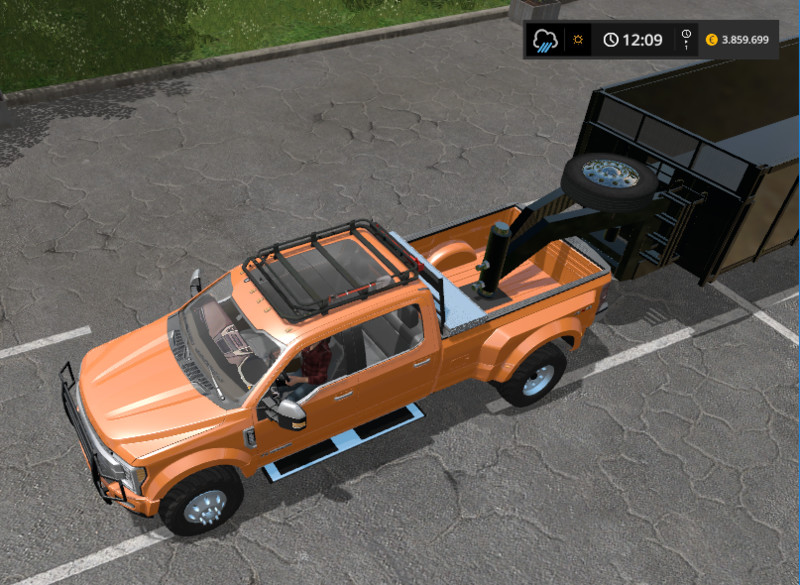
Task: Click the time scale speed icon
Action: point(686,40)
